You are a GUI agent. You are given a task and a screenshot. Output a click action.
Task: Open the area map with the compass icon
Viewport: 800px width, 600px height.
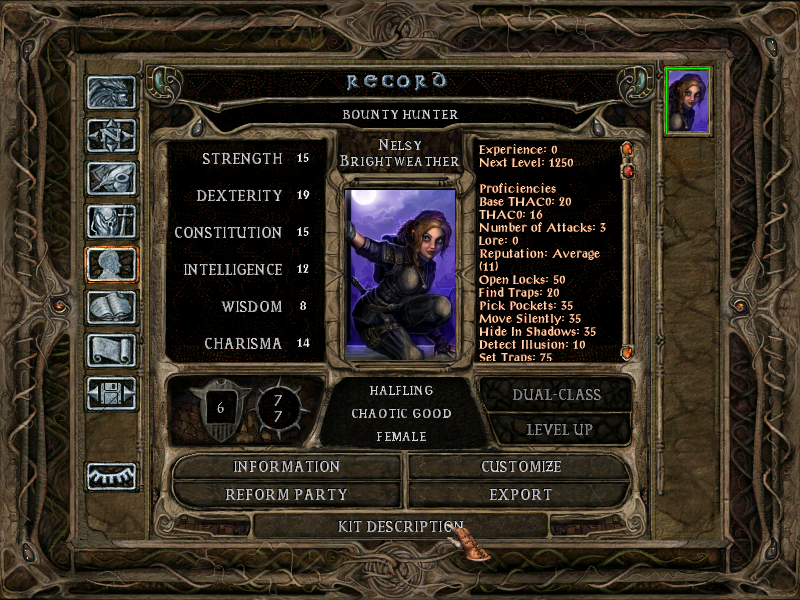111,136
